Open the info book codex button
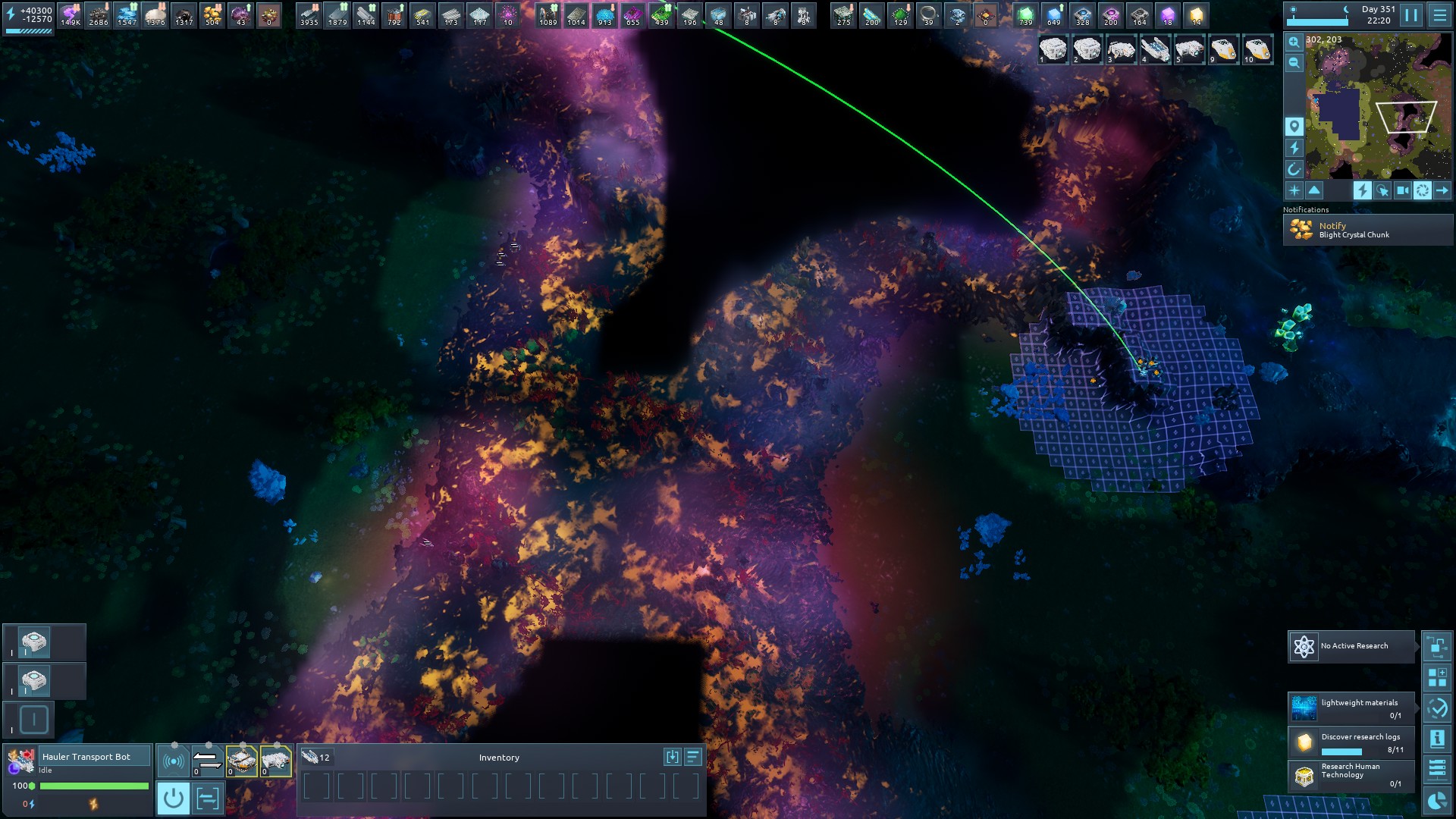The image size is (1456, 819). [1437, 739]
